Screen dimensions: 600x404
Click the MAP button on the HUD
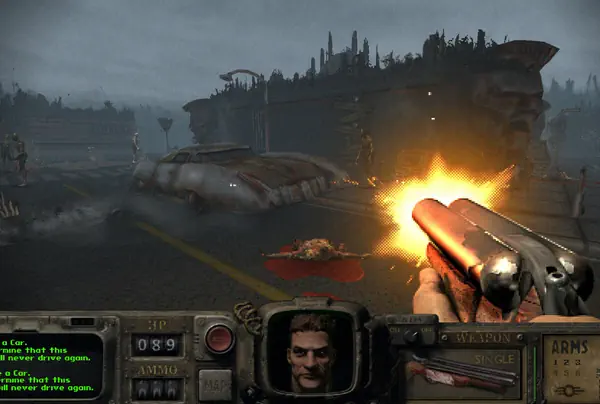coord(214,381)
